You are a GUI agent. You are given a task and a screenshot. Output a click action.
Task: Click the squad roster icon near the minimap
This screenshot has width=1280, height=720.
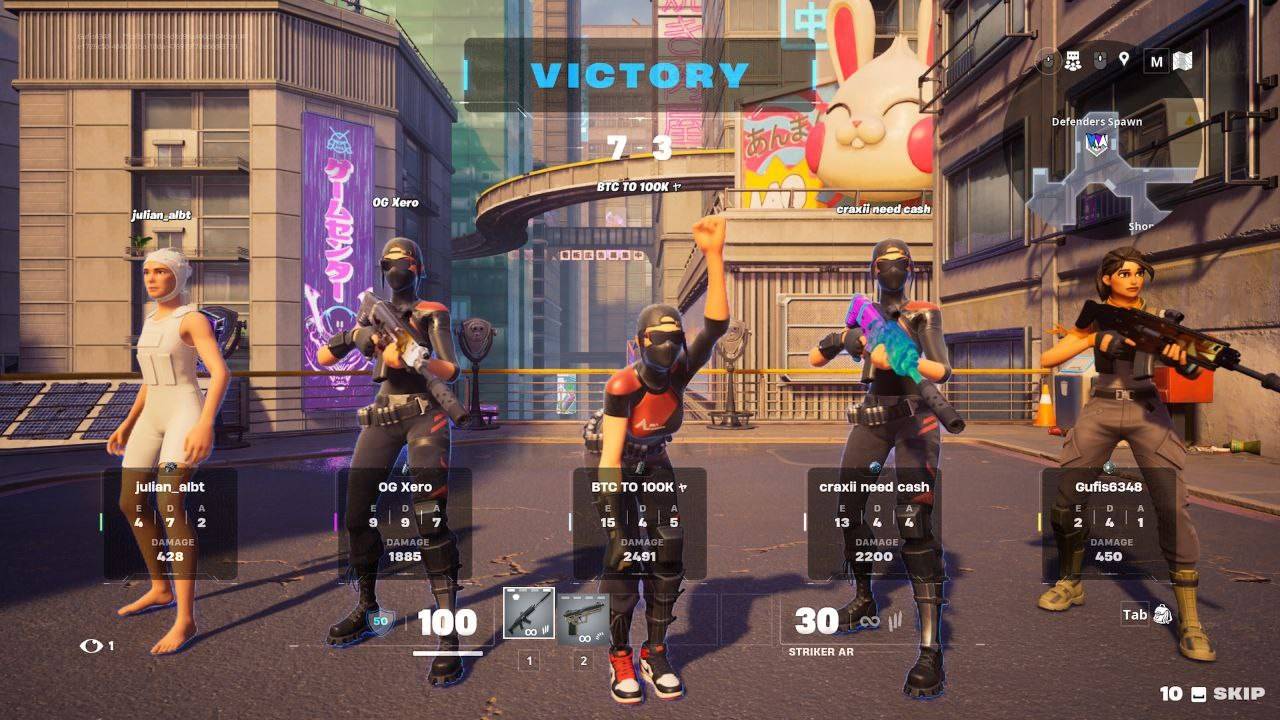[1073, 60]
